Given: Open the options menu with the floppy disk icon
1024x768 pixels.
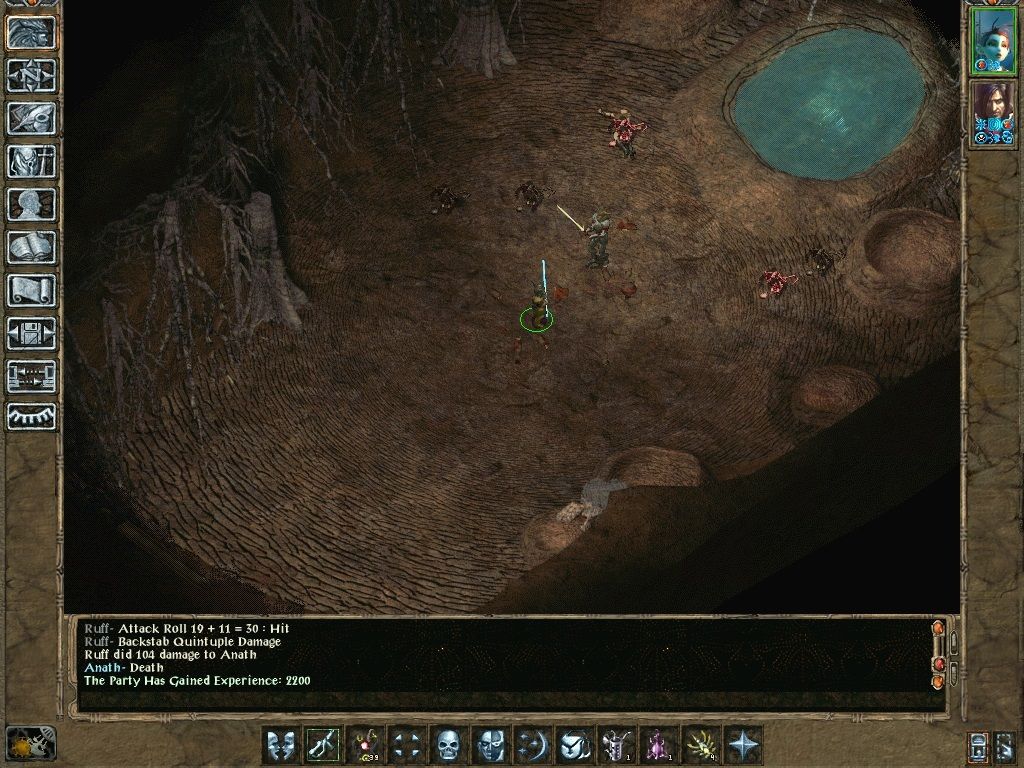Looking at the screenshot, I should [x=32, y=333].
